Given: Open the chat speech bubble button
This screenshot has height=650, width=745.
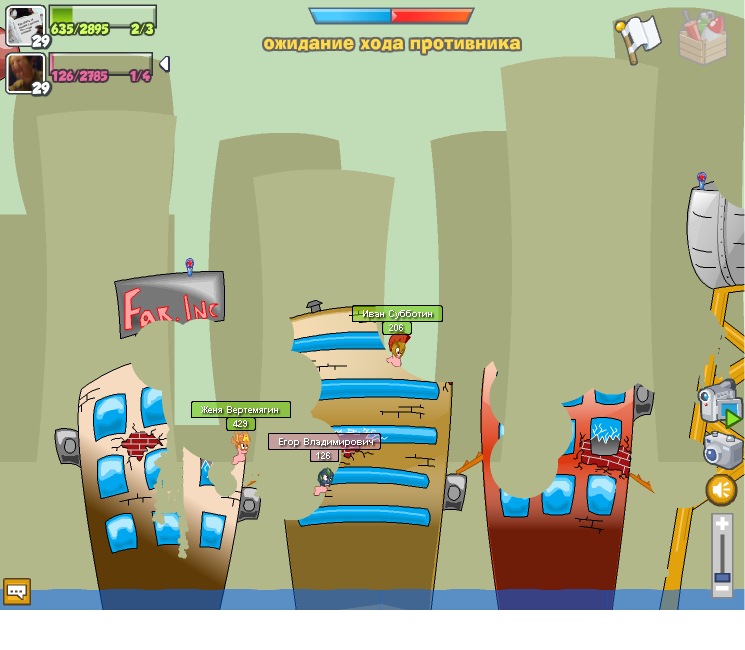Looking at the screenshot, I should [x=17, y=591].
